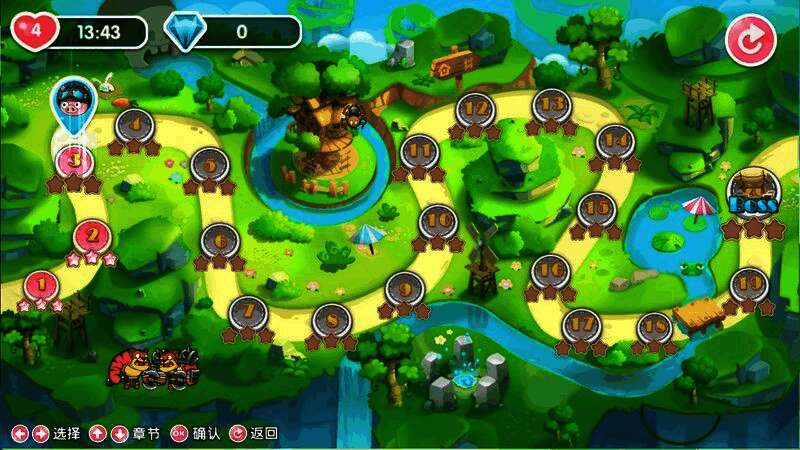Choose the level 5 node

click(209, 164)
